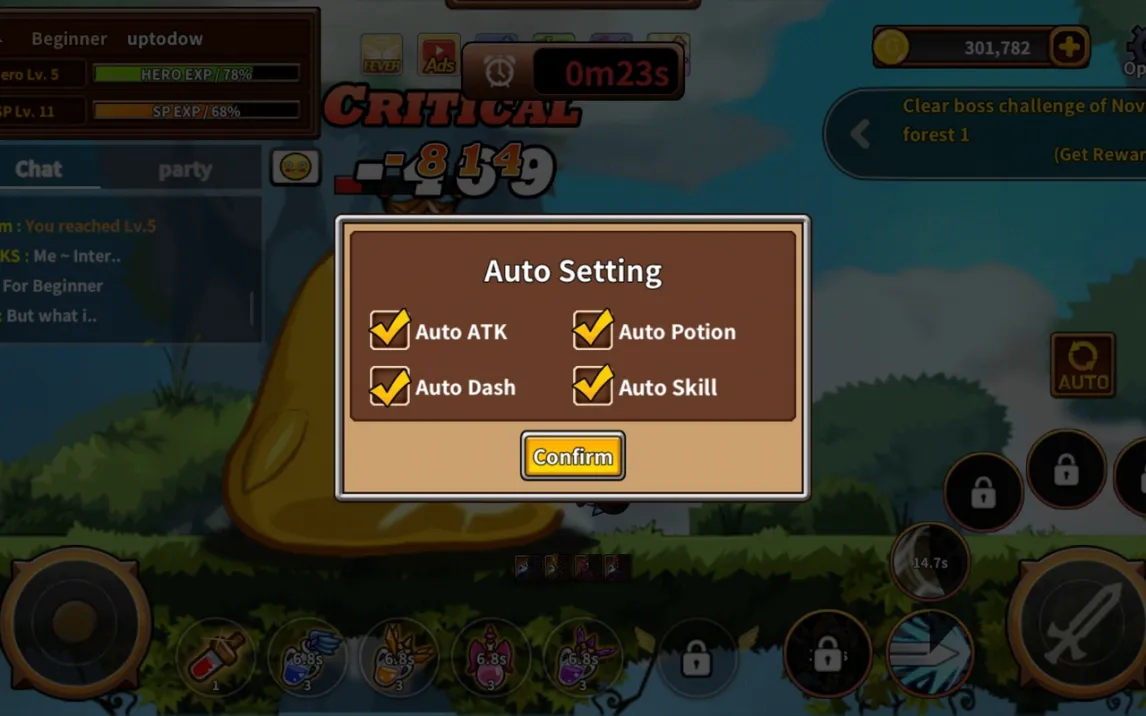Open the emoji face button

point(295,168)
